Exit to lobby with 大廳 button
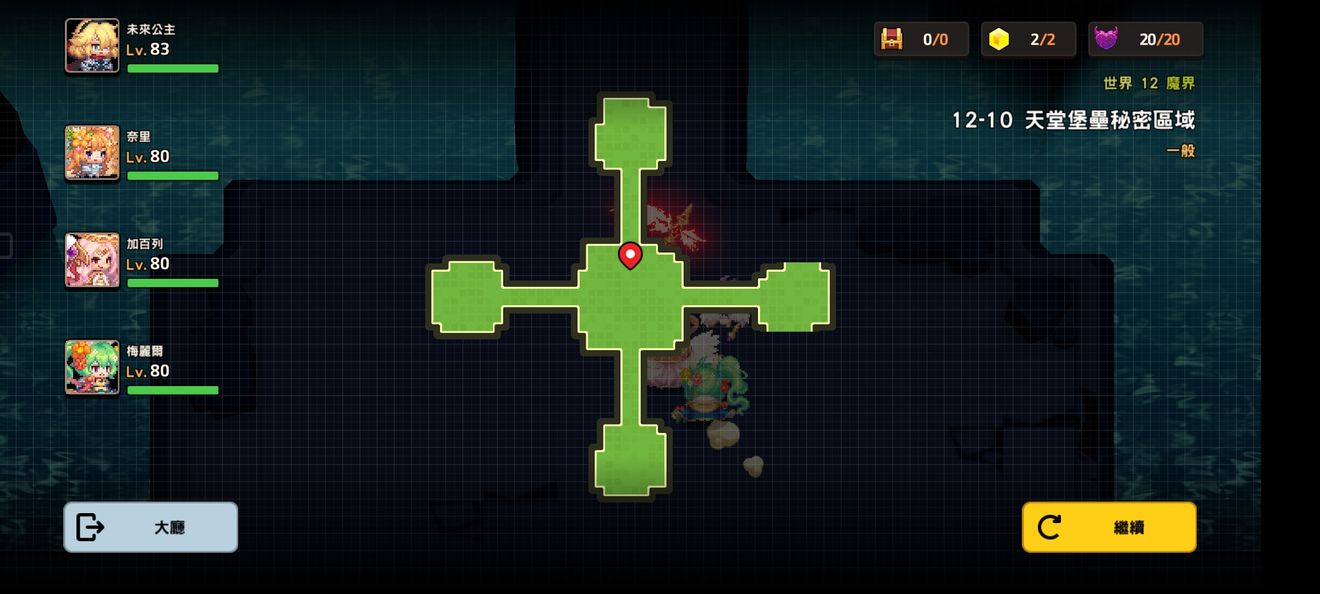Viewport: 1320px width, 594px height. (x=151, y=527)
